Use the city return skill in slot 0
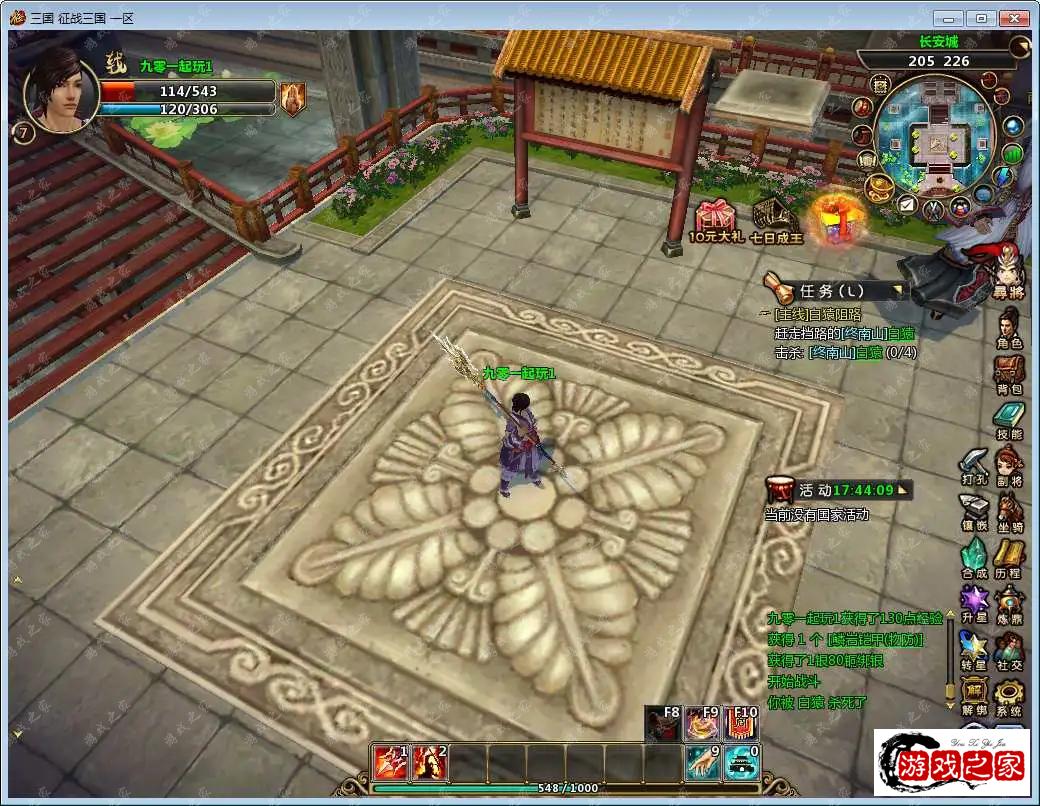This screenshot has width=1040, height=806. point(742,764)
